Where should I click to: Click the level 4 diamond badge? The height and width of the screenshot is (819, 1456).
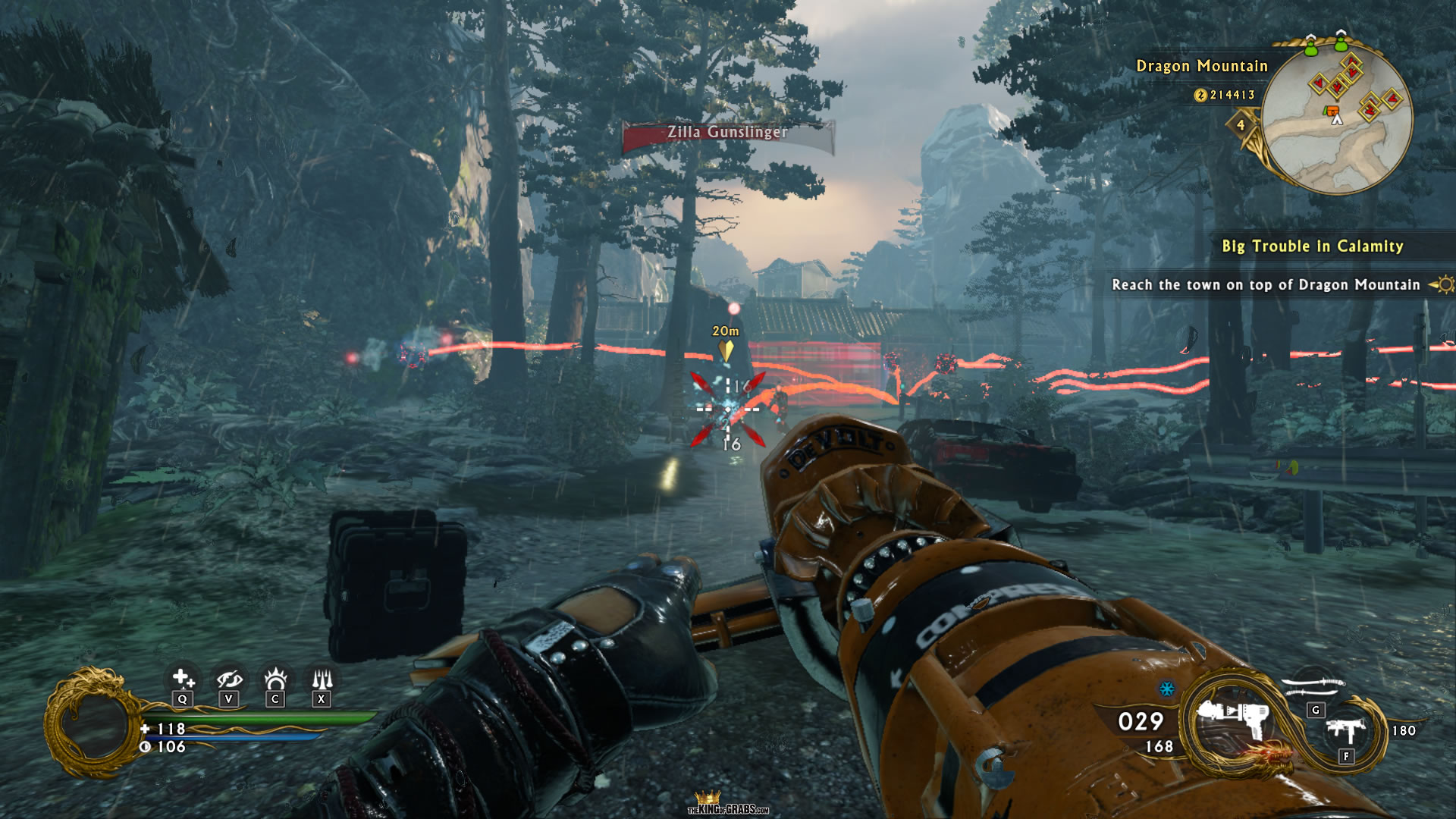[x=1241, y=125]
